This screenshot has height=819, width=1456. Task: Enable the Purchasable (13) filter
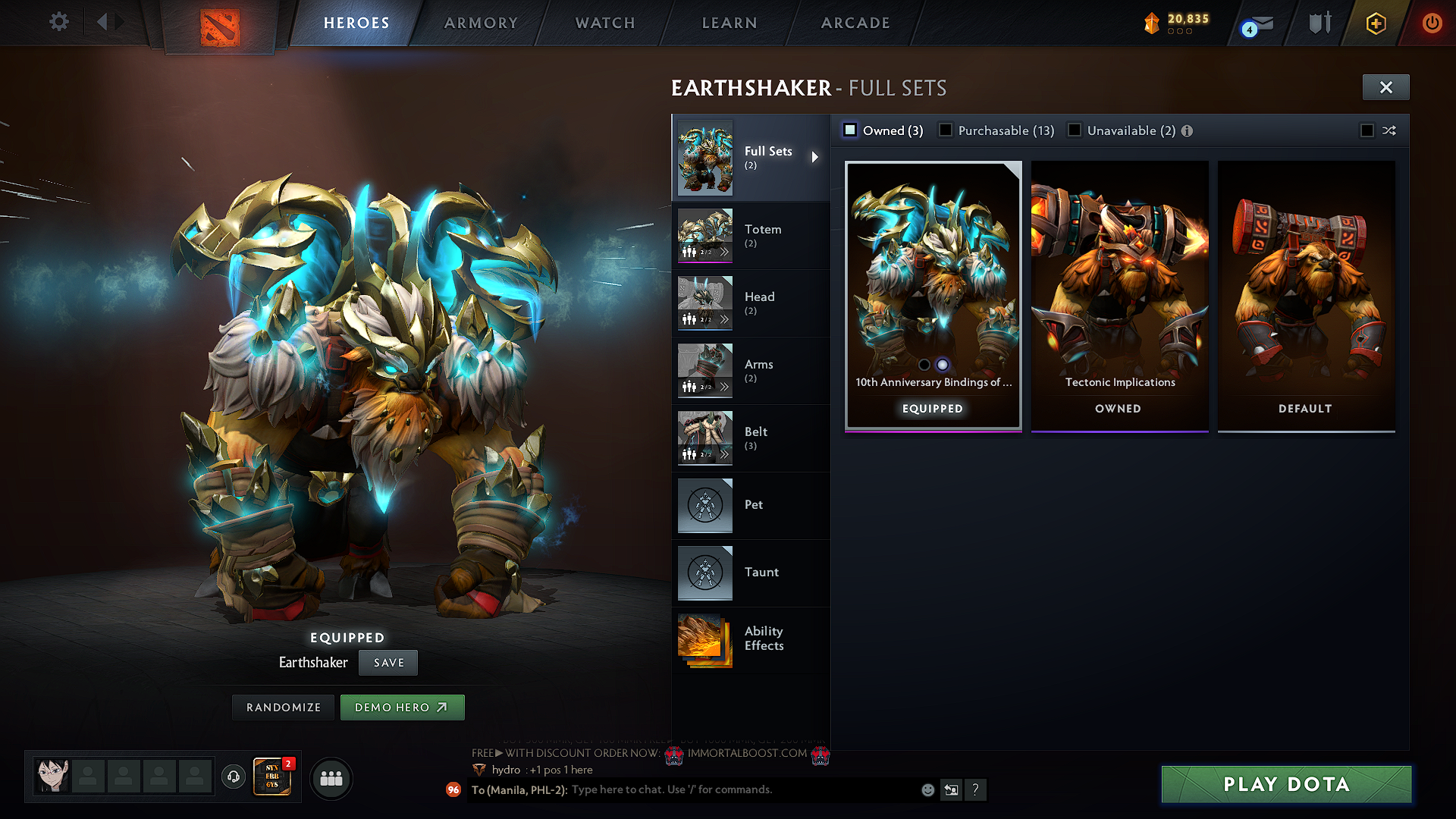click(x=946, y=130)
